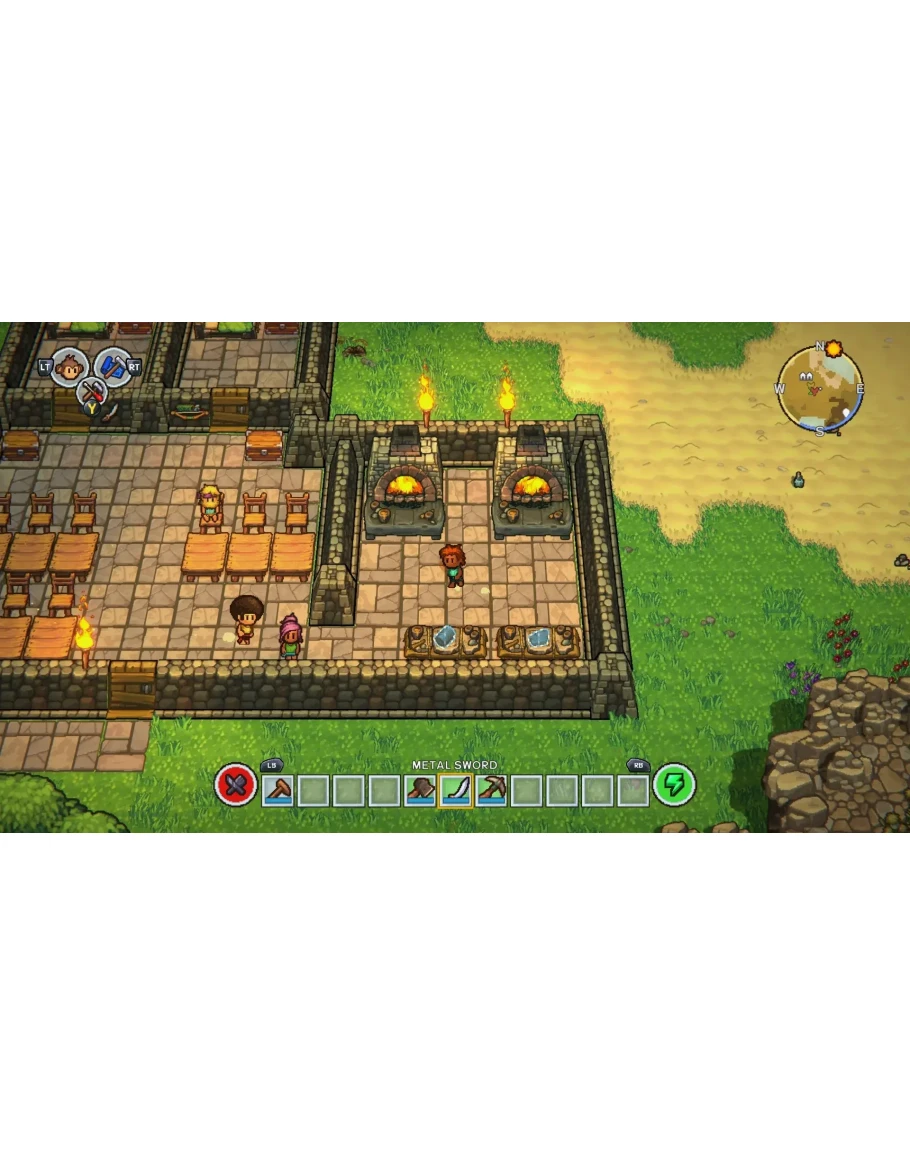Image resolution: width=910 pixels, height=1155 pixels.
Task: Select the Metal Sword hotbar slot
Action: coord(455,790)
